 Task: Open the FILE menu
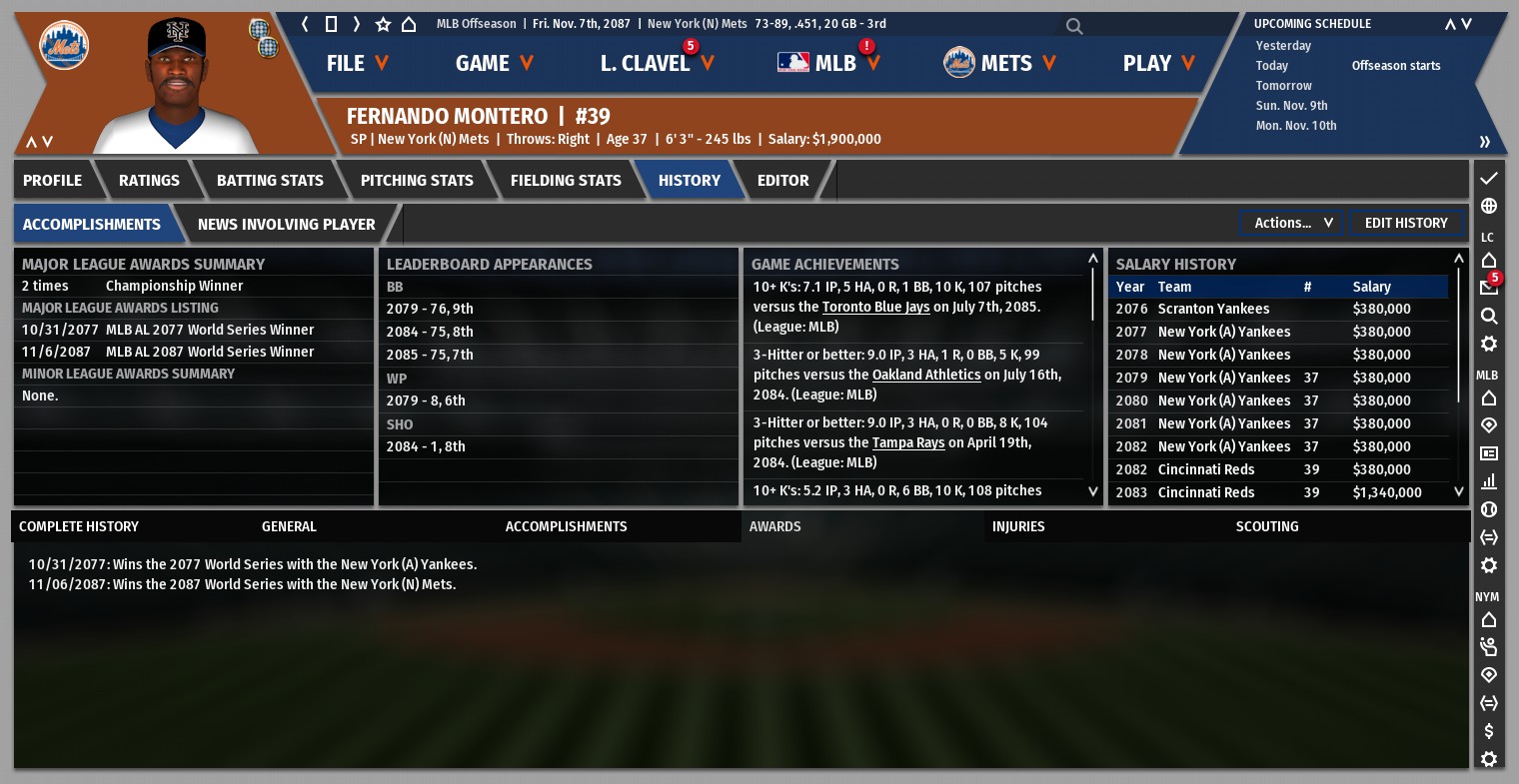pyautogui.click(x=357, y=64)
